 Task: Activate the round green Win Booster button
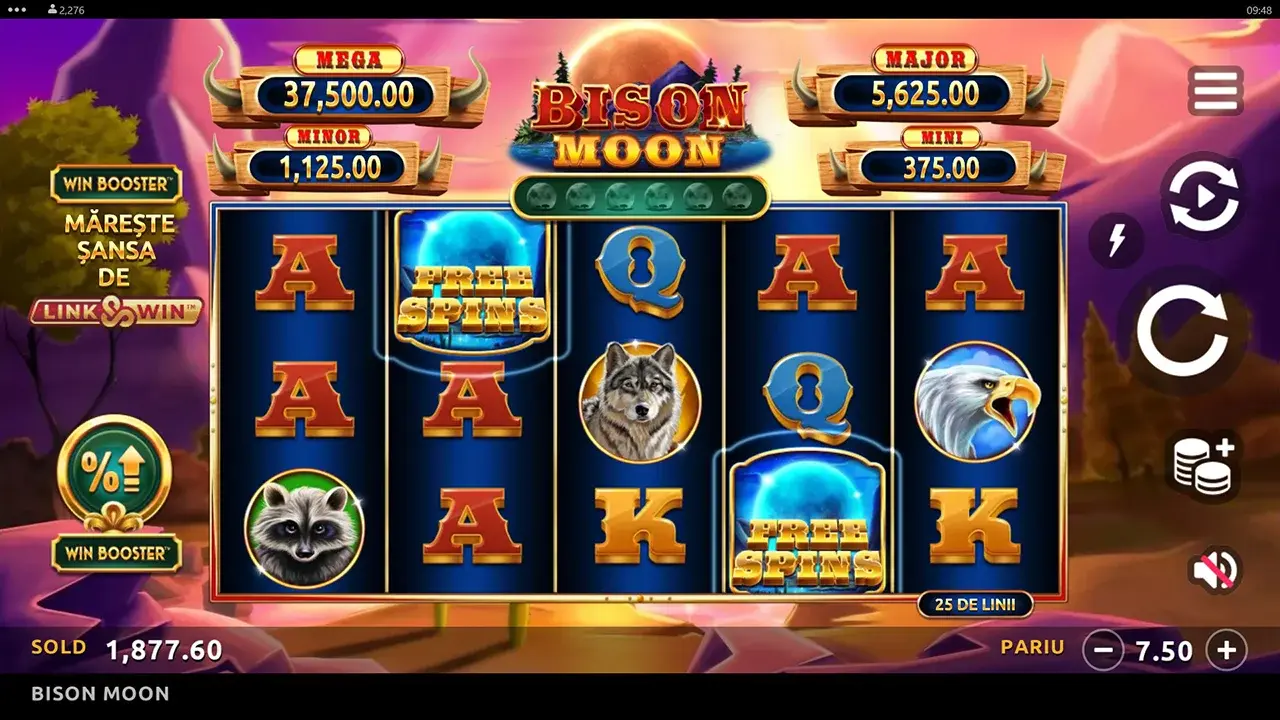point(114,472)
